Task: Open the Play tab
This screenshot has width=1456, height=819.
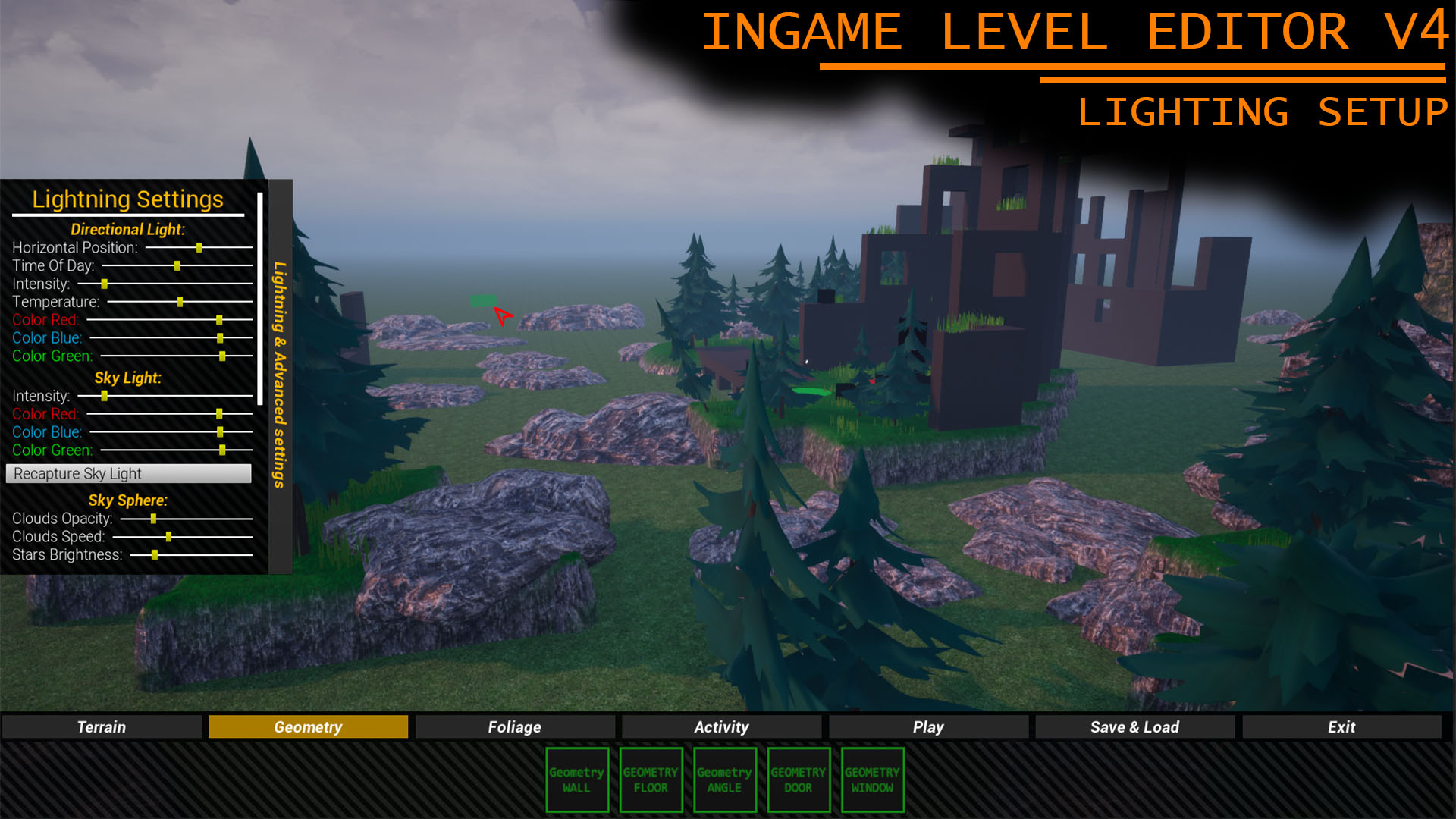Action: [x=927, y=726]
